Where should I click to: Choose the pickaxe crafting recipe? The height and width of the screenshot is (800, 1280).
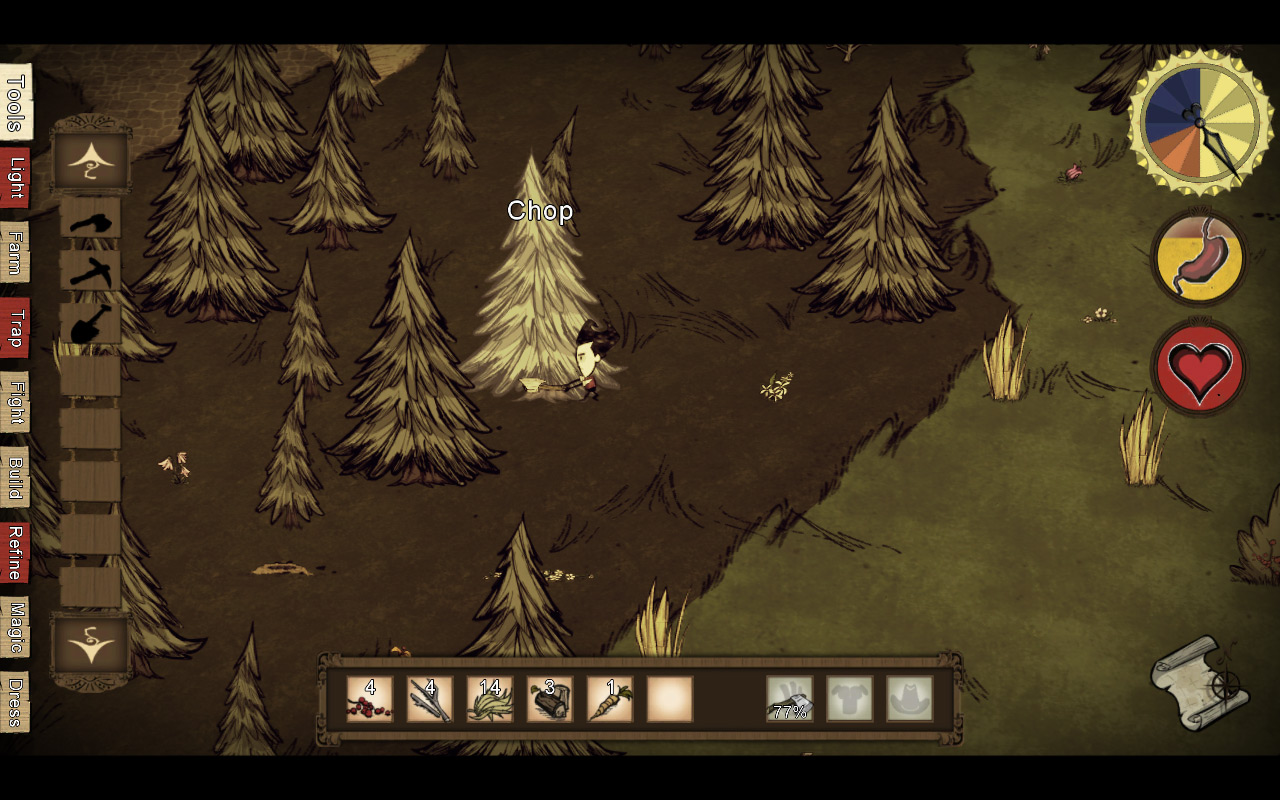91,271
